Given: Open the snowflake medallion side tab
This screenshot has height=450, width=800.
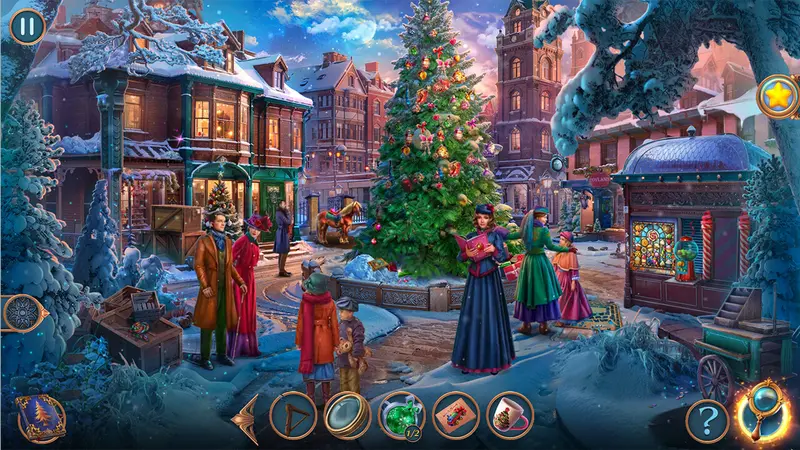Looking at the screenshot, I should click(19, 313).
